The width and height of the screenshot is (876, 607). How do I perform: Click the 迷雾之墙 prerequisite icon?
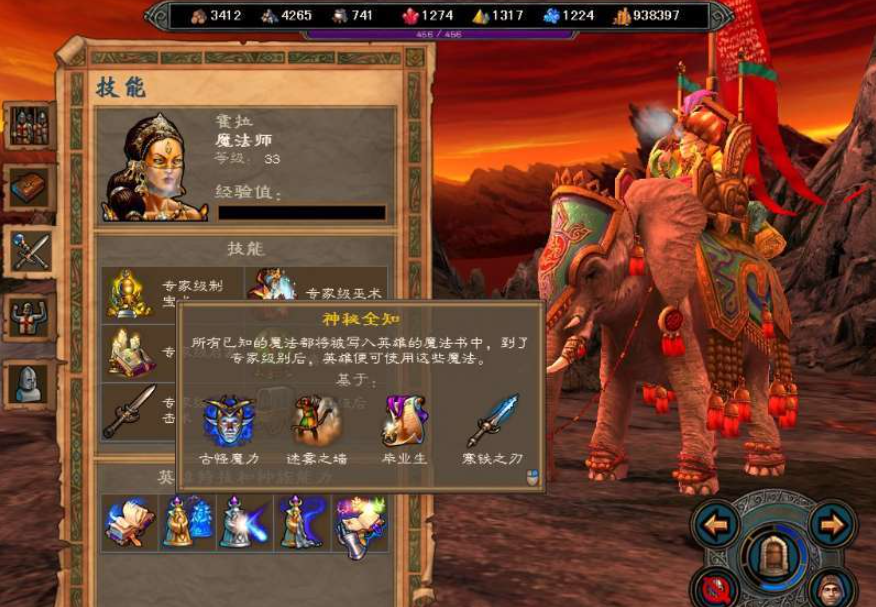316,420
